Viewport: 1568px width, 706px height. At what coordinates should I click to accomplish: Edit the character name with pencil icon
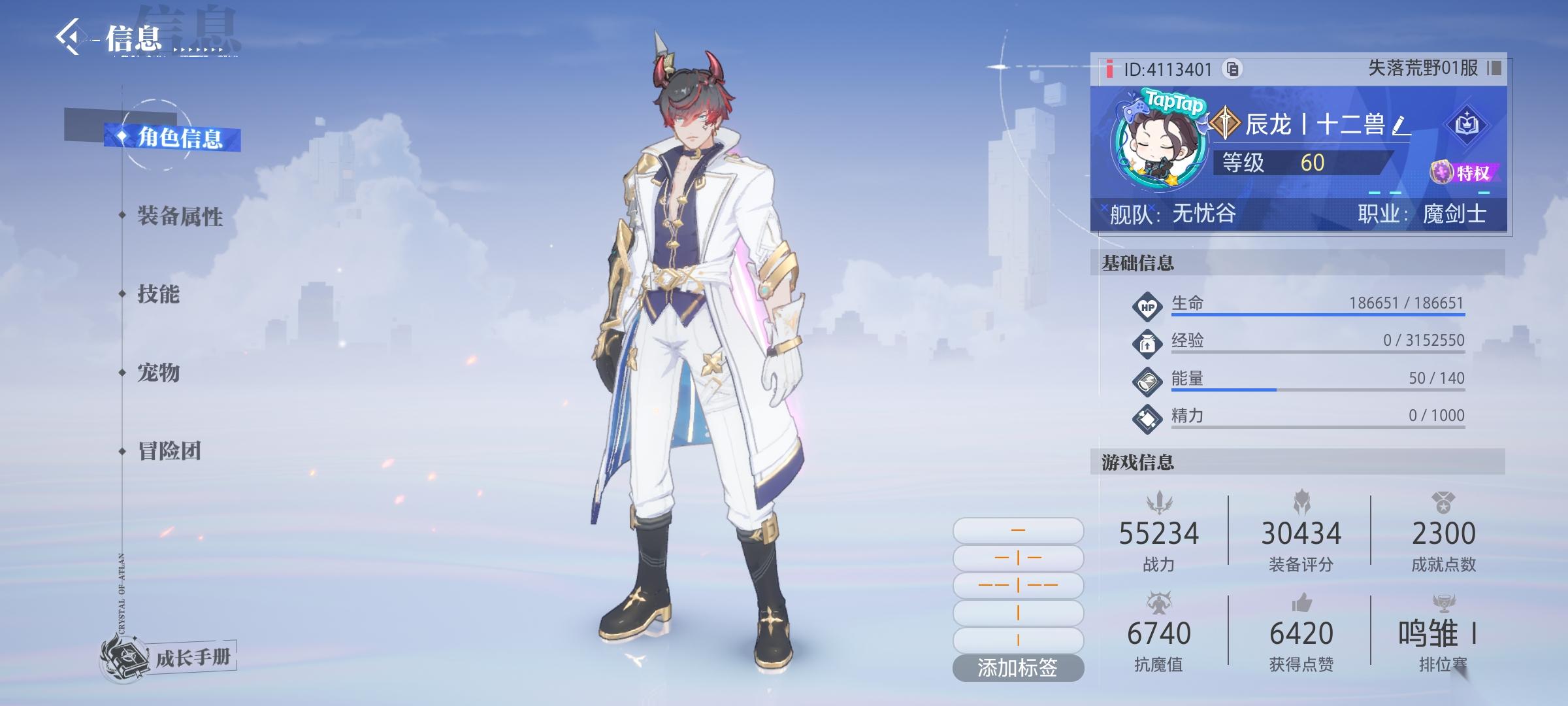(x=1400, y=125)
